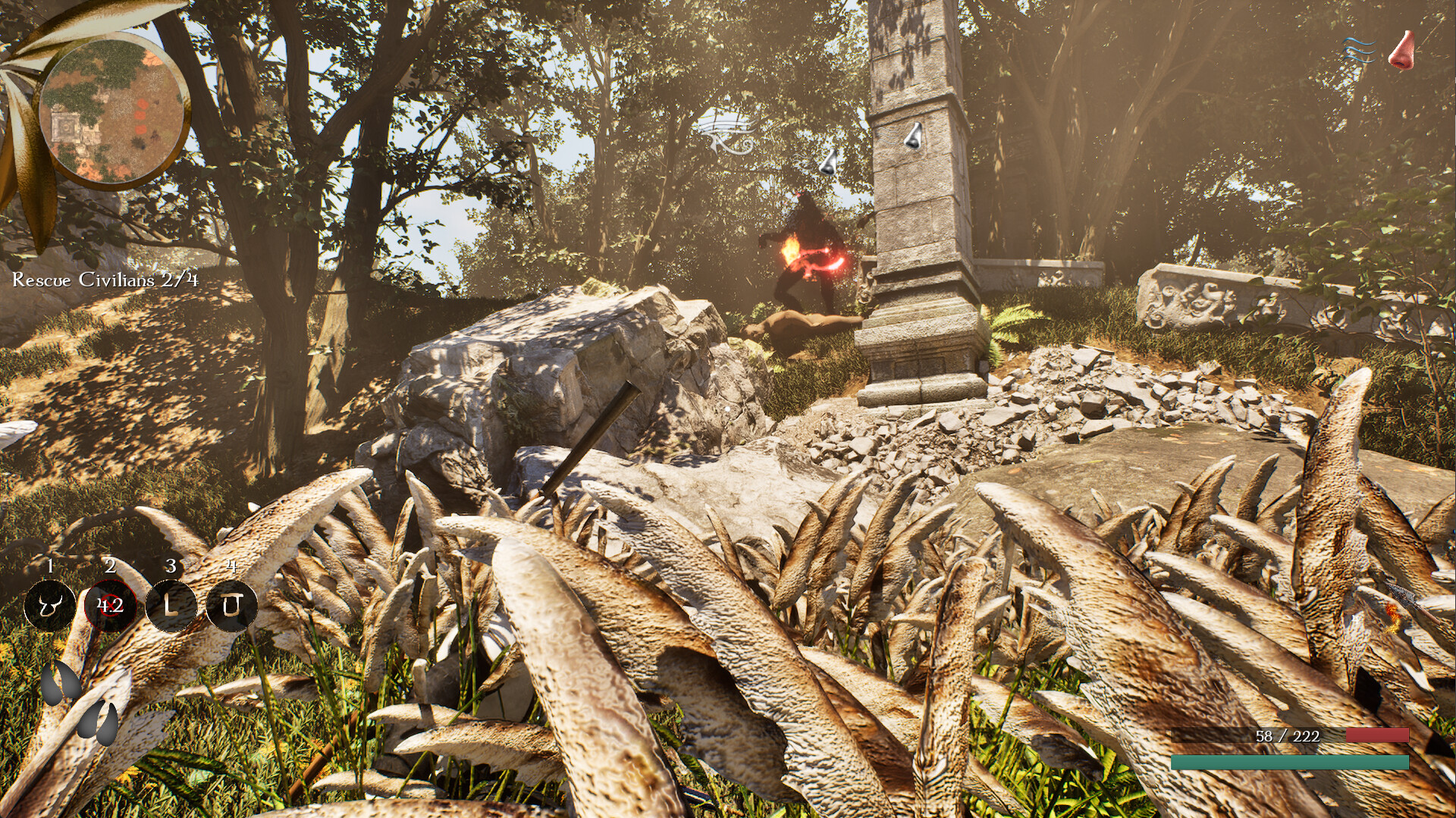Screen dimensions: 1456x818
Task: Open the number 4 keybind label above slot 4
Action: [232, 566]
